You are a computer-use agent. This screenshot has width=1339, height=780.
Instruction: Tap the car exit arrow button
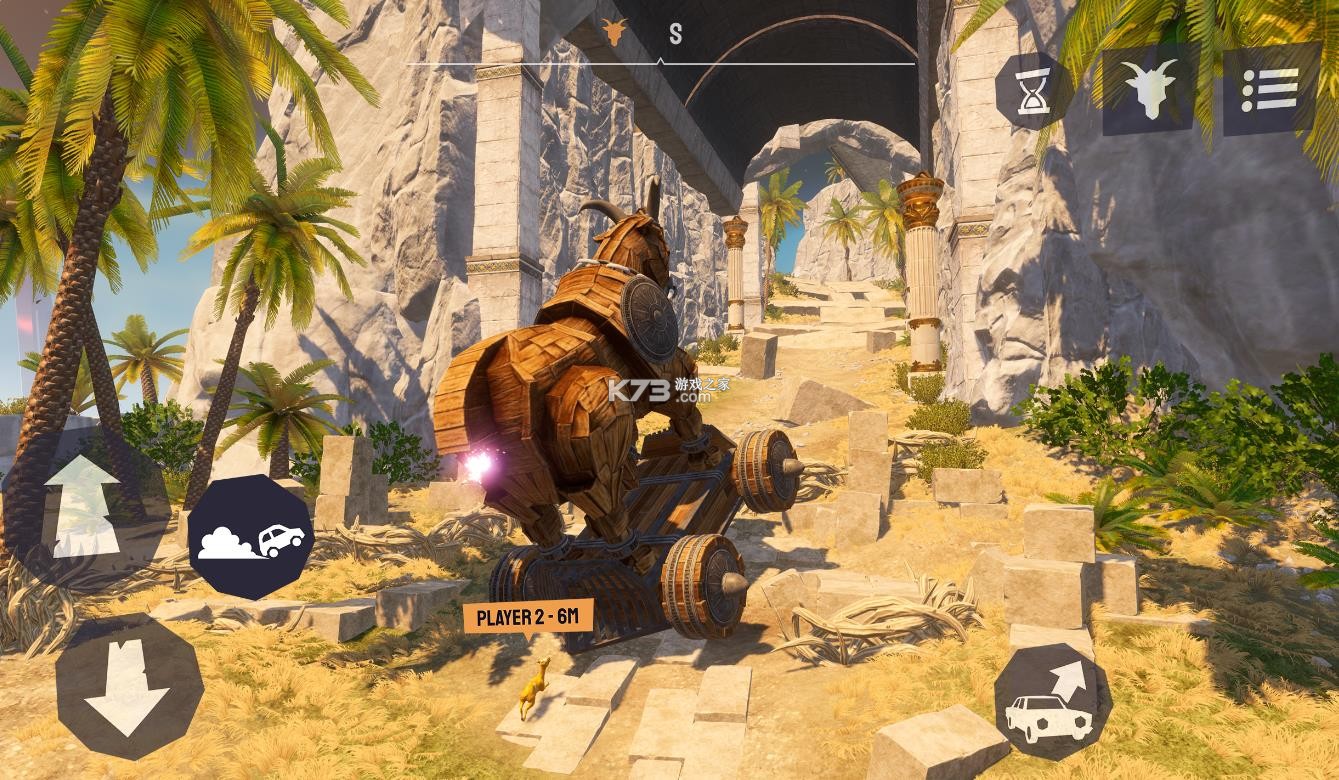point(1053,701)
